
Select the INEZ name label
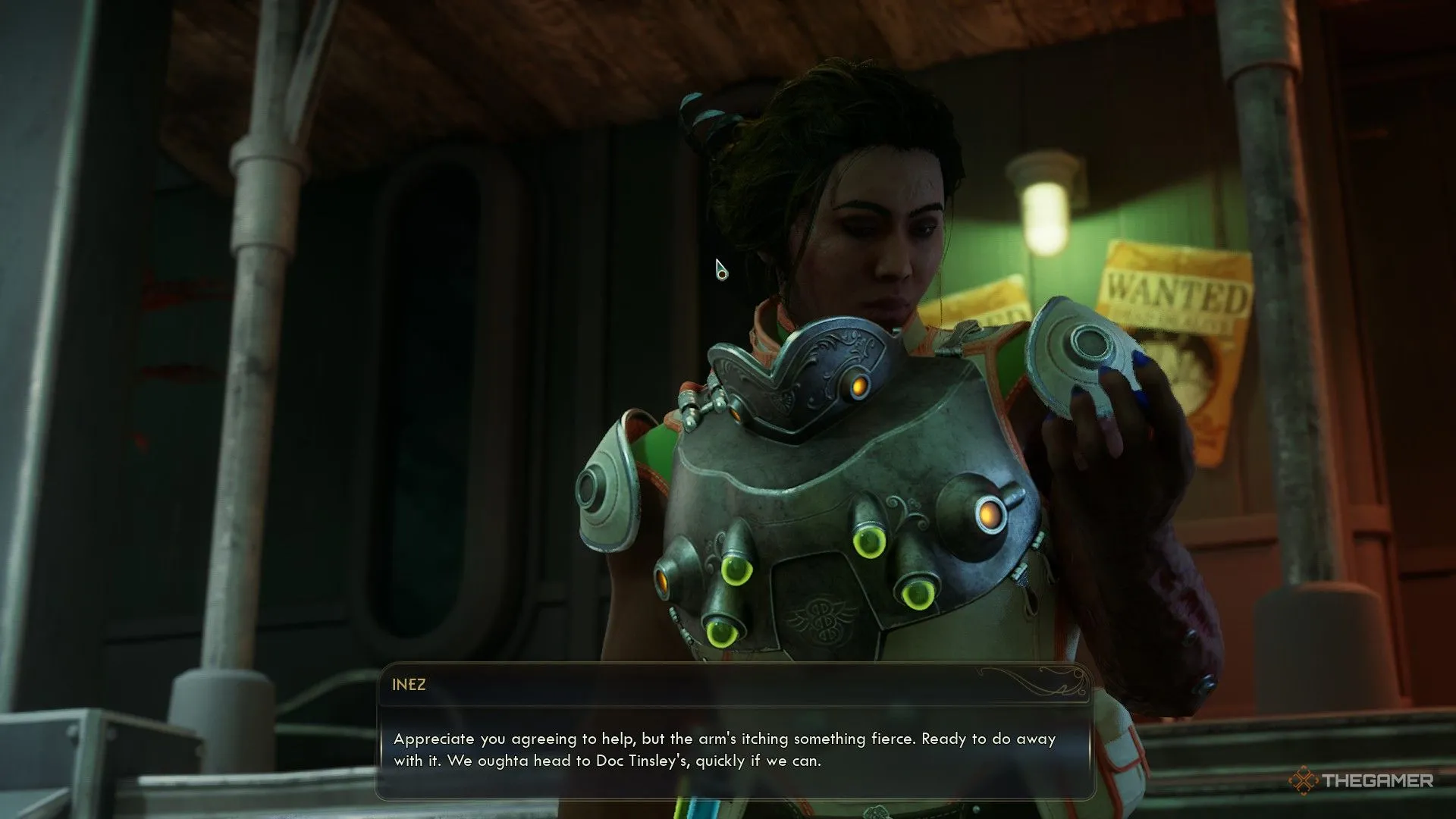409,683
